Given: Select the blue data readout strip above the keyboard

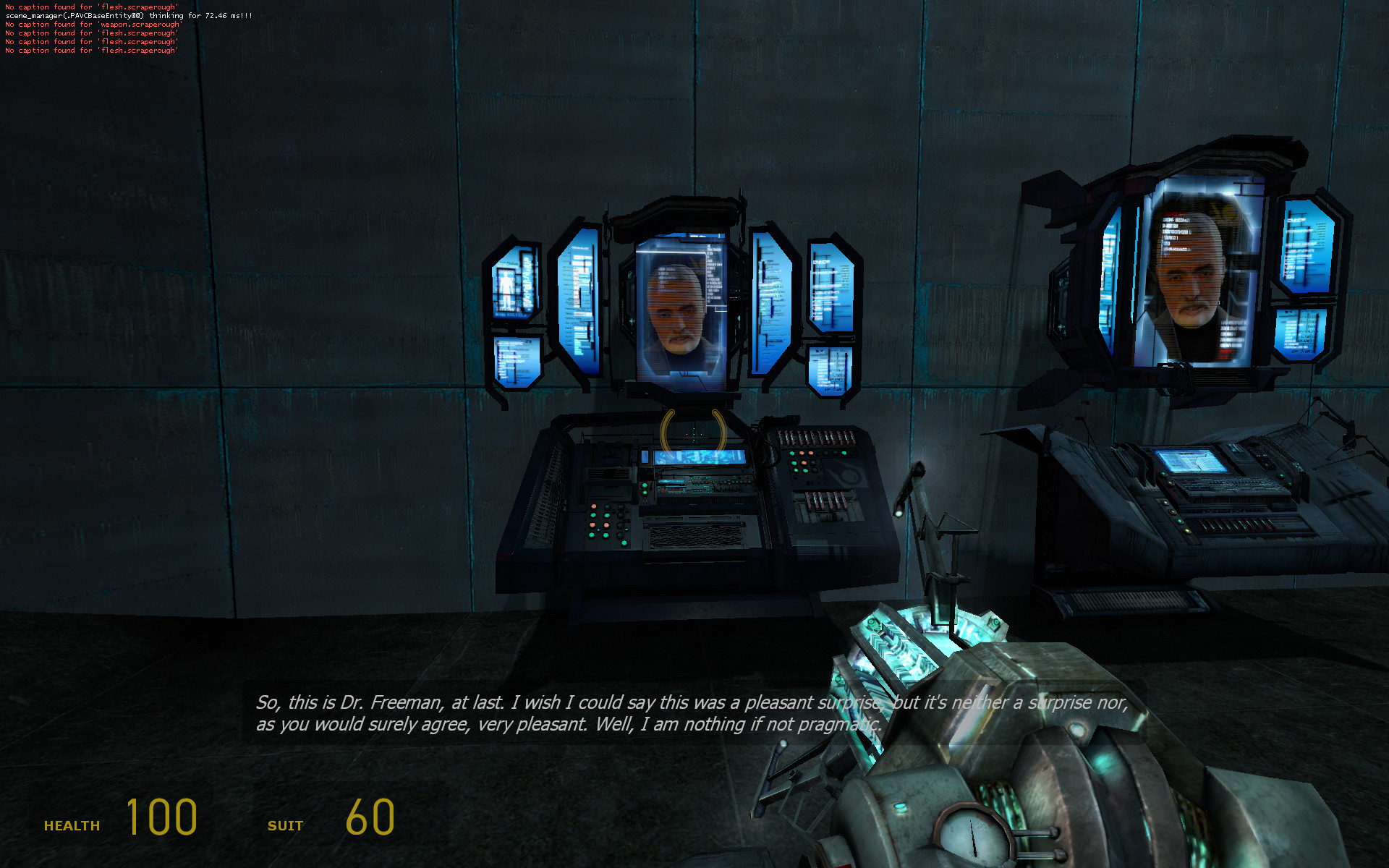Looking at the screenshot, I should (698, 456).
